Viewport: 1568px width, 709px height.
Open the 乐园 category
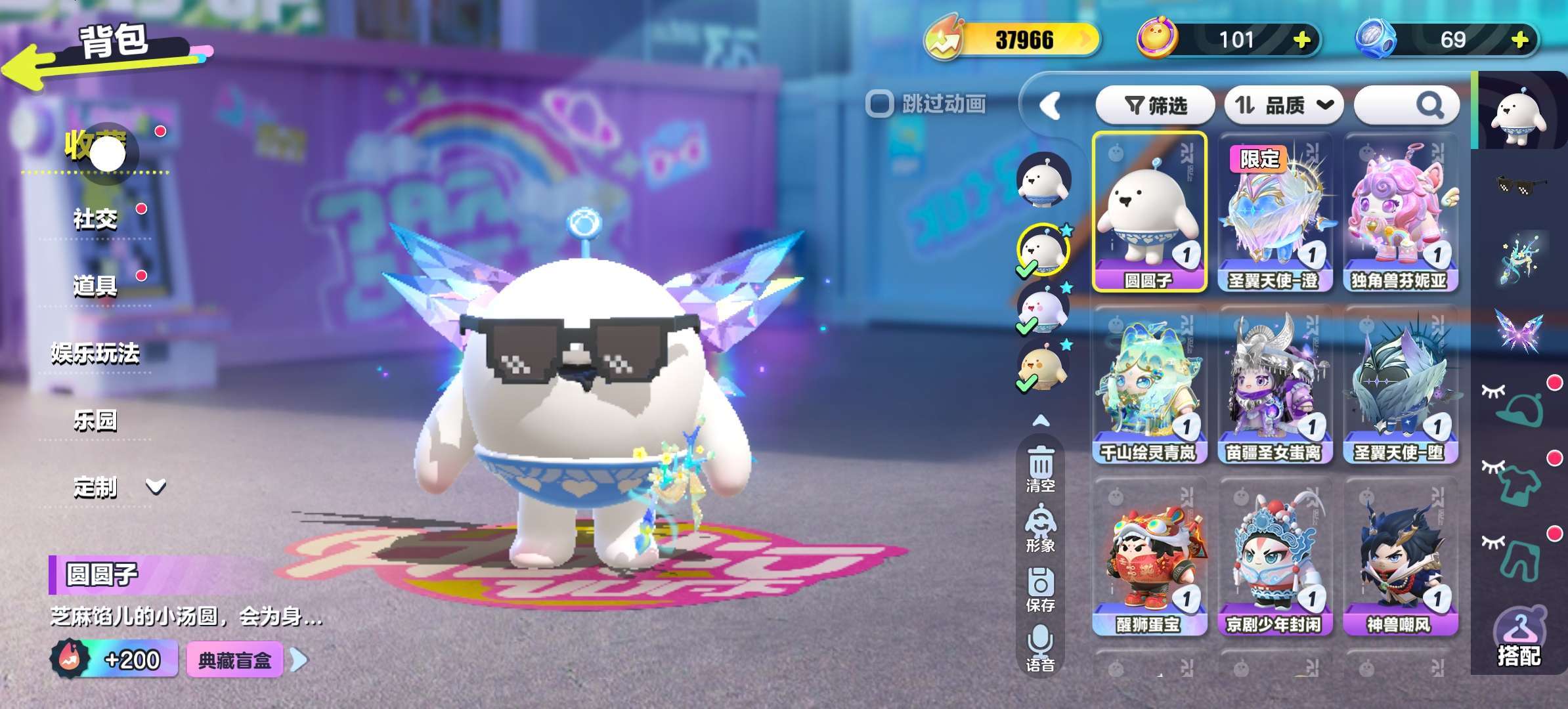pyautogui.click(x=96, y=420)
